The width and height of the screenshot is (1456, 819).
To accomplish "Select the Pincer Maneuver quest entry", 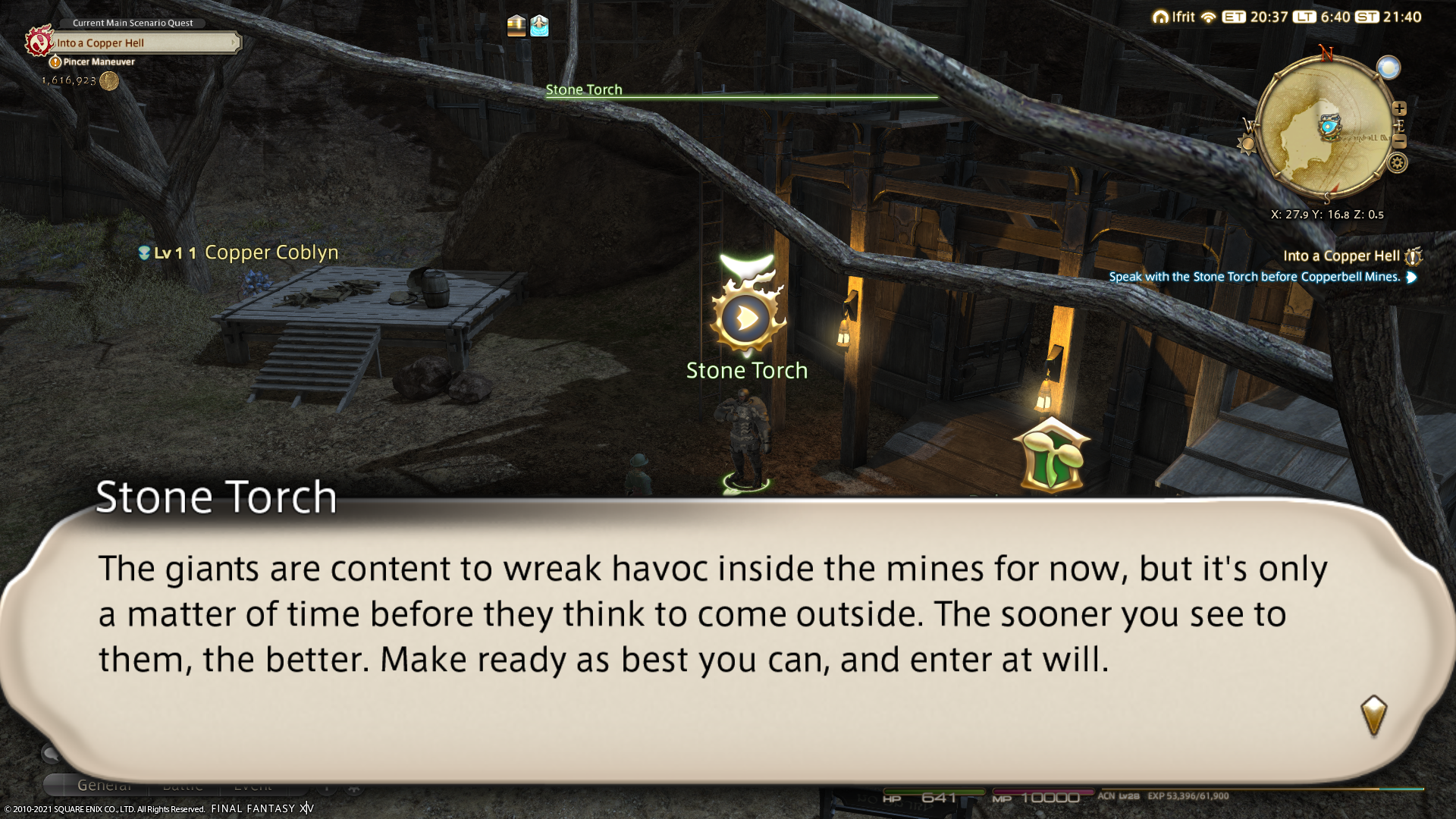I will tap(99, 62).
